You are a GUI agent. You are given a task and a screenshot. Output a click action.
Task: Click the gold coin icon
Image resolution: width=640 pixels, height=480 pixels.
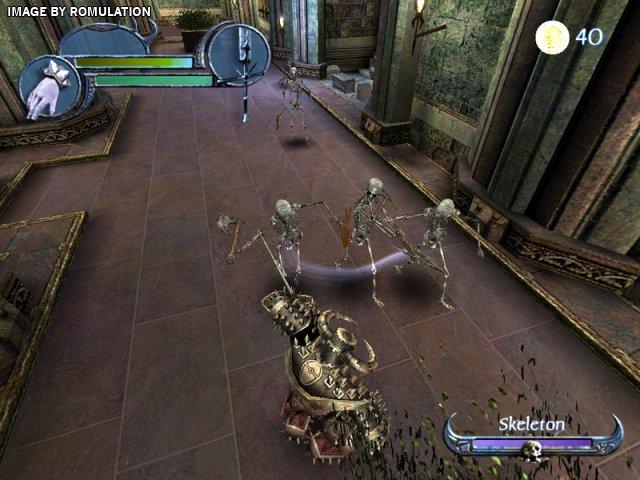click(x=551, y=38)
